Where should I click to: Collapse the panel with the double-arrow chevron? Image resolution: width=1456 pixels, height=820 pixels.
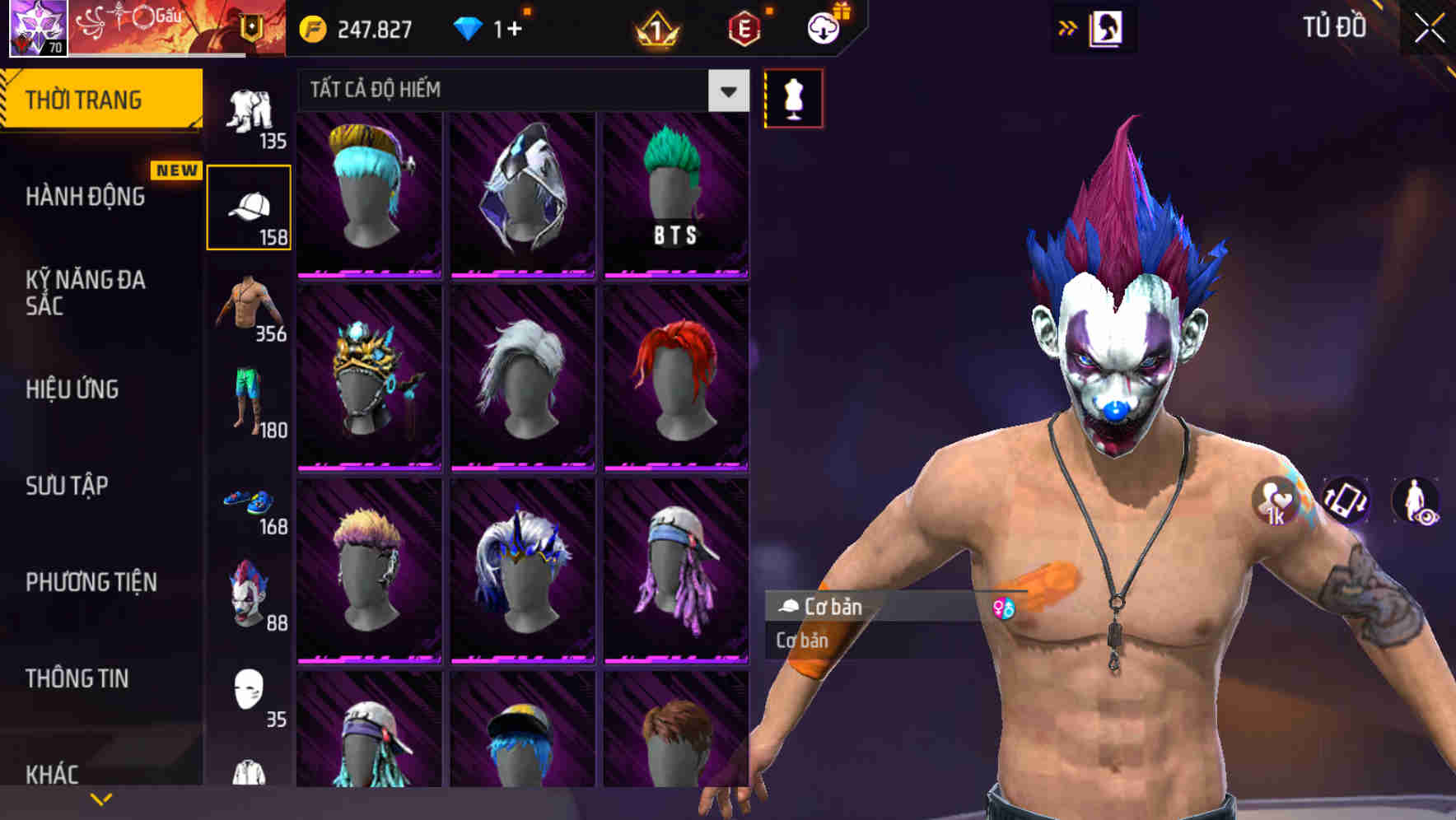[x=1068, y=27]
